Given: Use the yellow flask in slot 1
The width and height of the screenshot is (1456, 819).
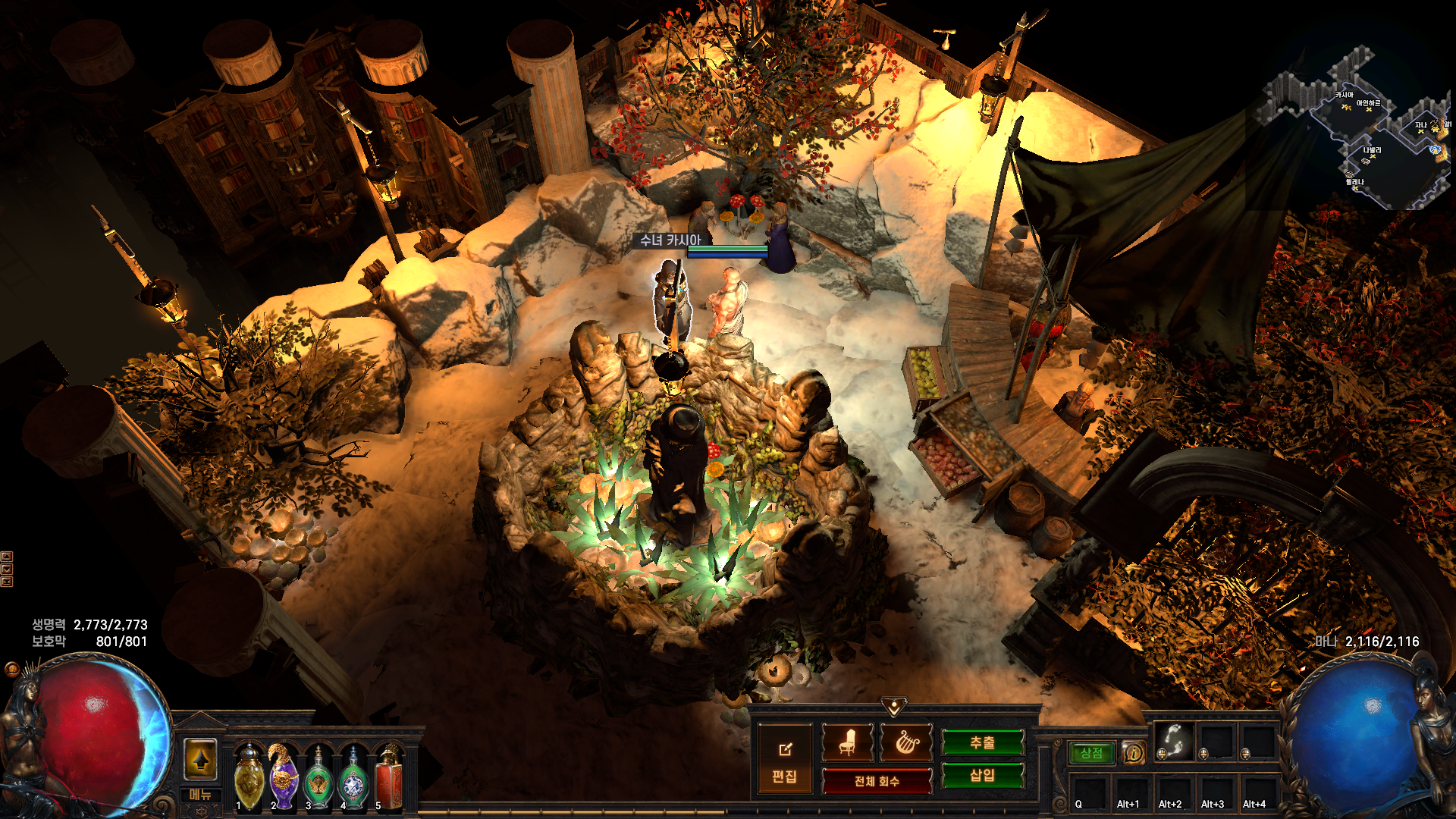Looking at the screenshot, I should 249,777.
